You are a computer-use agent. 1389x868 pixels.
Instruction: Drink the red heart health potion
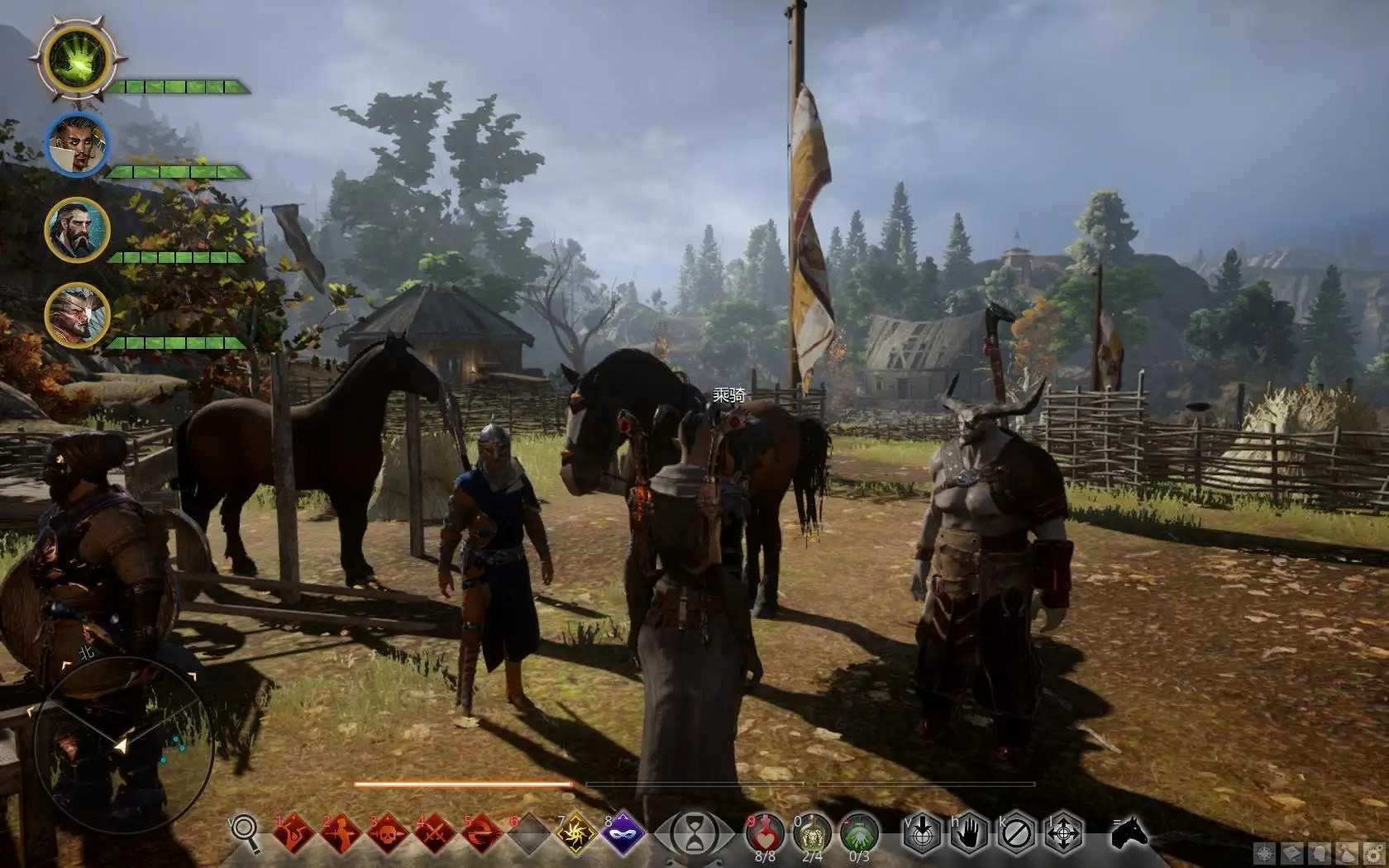(x=765, y=832)
